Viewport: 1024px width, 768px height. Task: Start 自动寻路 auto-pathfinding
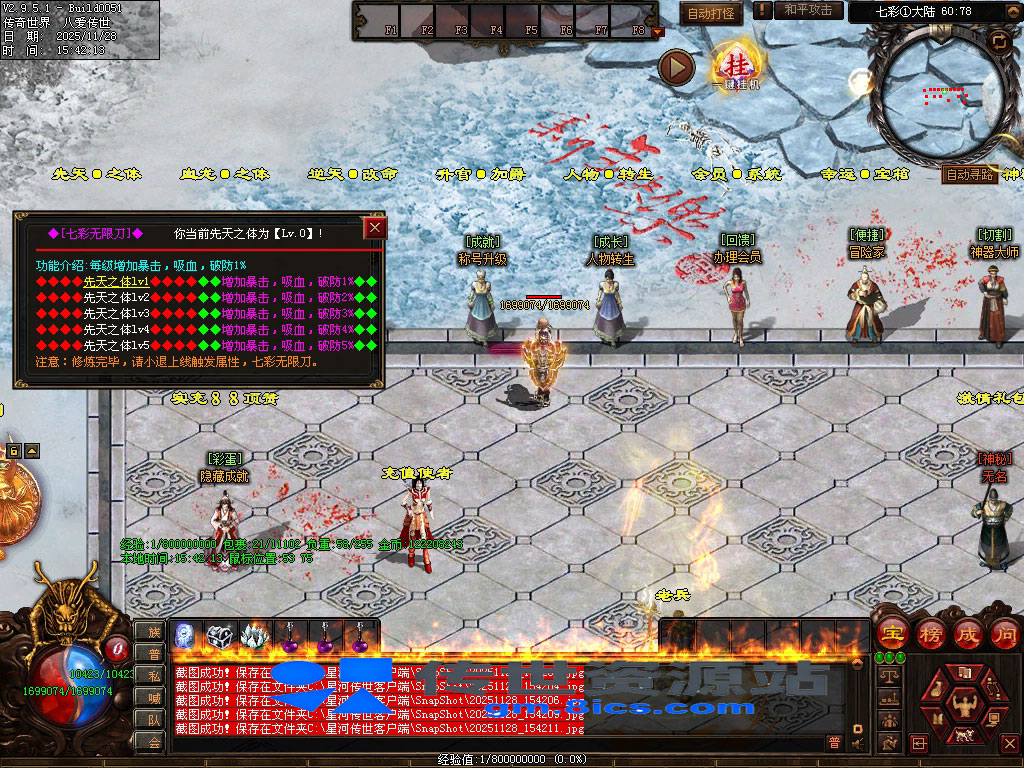coord(970,174)
